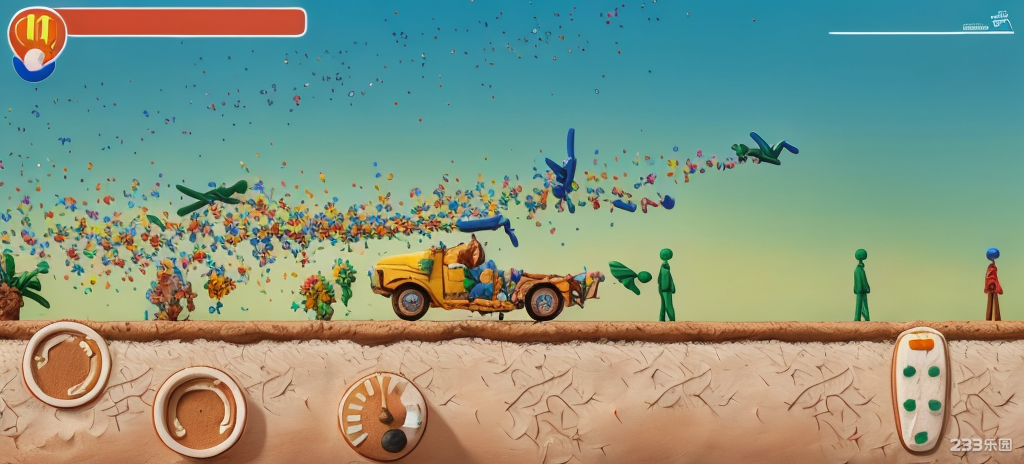Hit the horseshoe button beside the gauge dial
This screenshot has height=464, width=1024.
pyautogui.click(x=200, y=411)
